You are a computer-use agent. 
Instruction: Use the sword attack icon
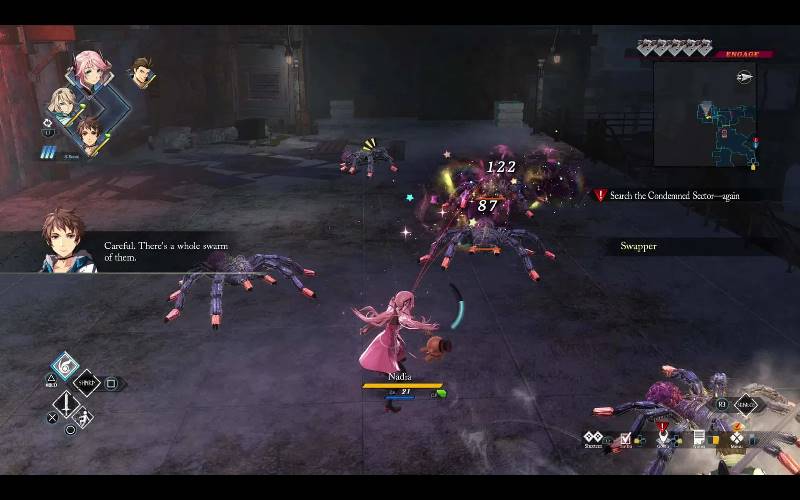coord(66,404)
